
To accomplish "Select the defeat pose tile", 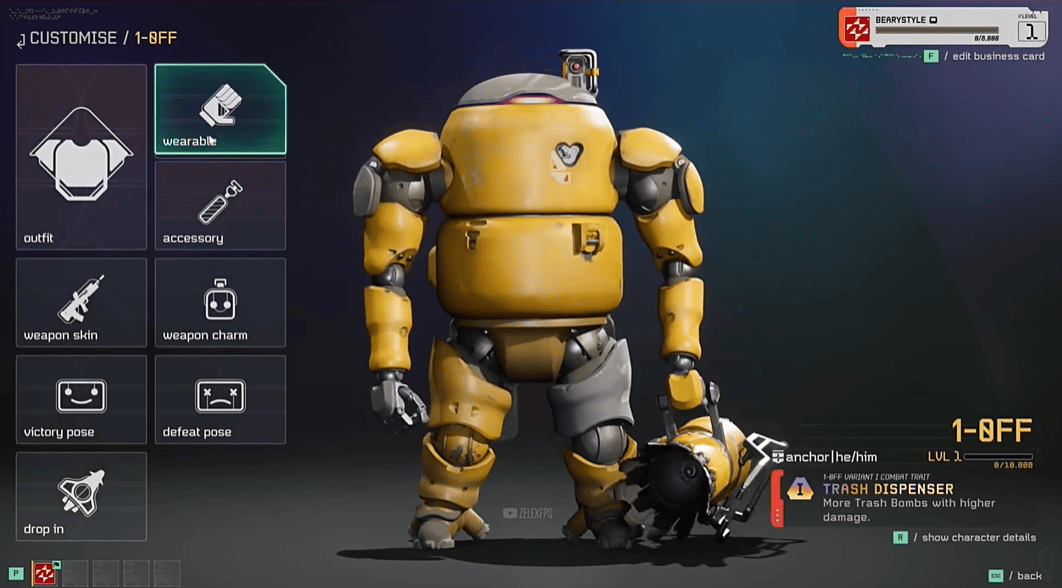I will (220, 399).
